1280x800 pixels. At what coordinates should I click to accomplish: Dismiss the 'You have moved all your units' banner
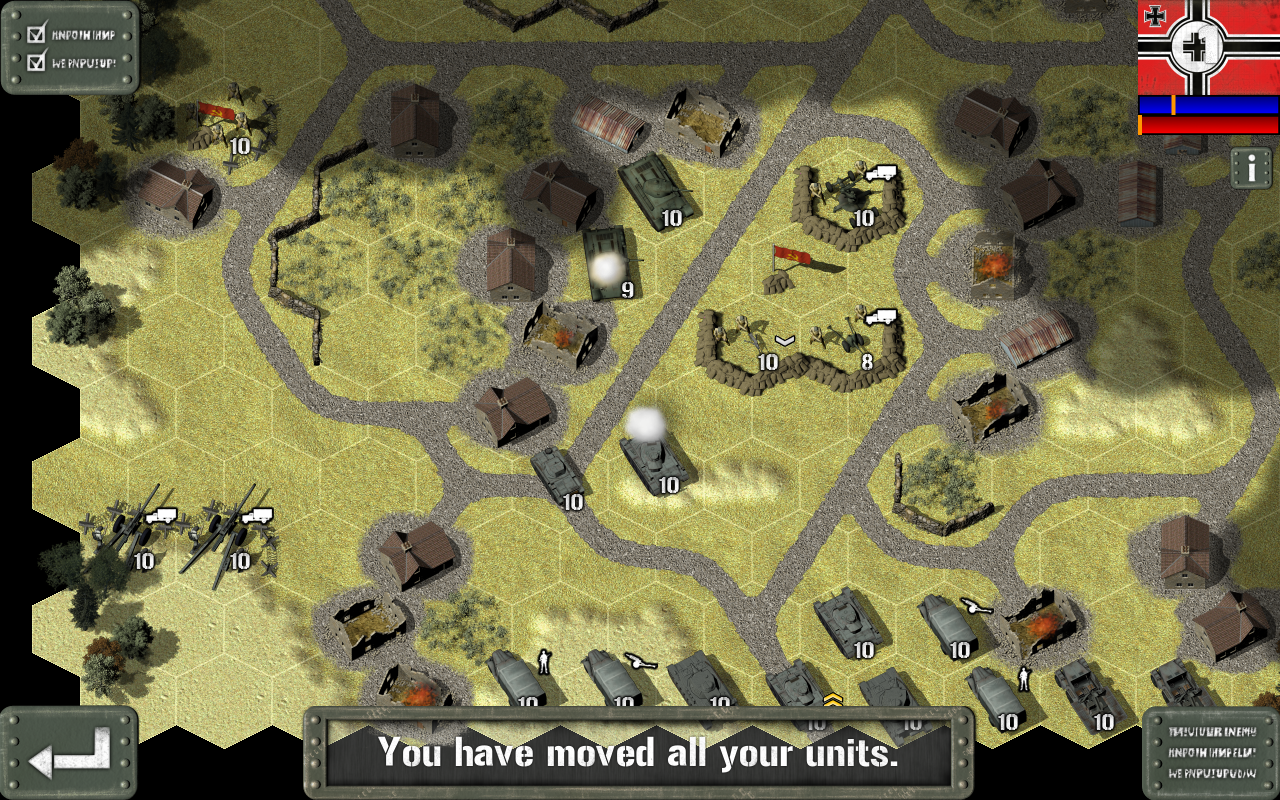(640, 754)
